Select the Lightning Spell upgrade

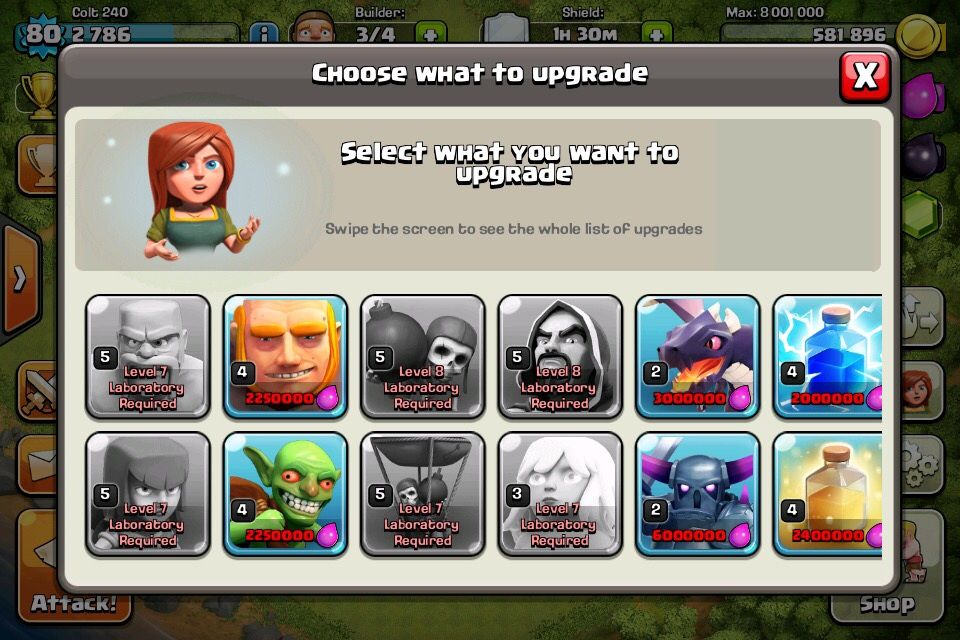[828, 356]
